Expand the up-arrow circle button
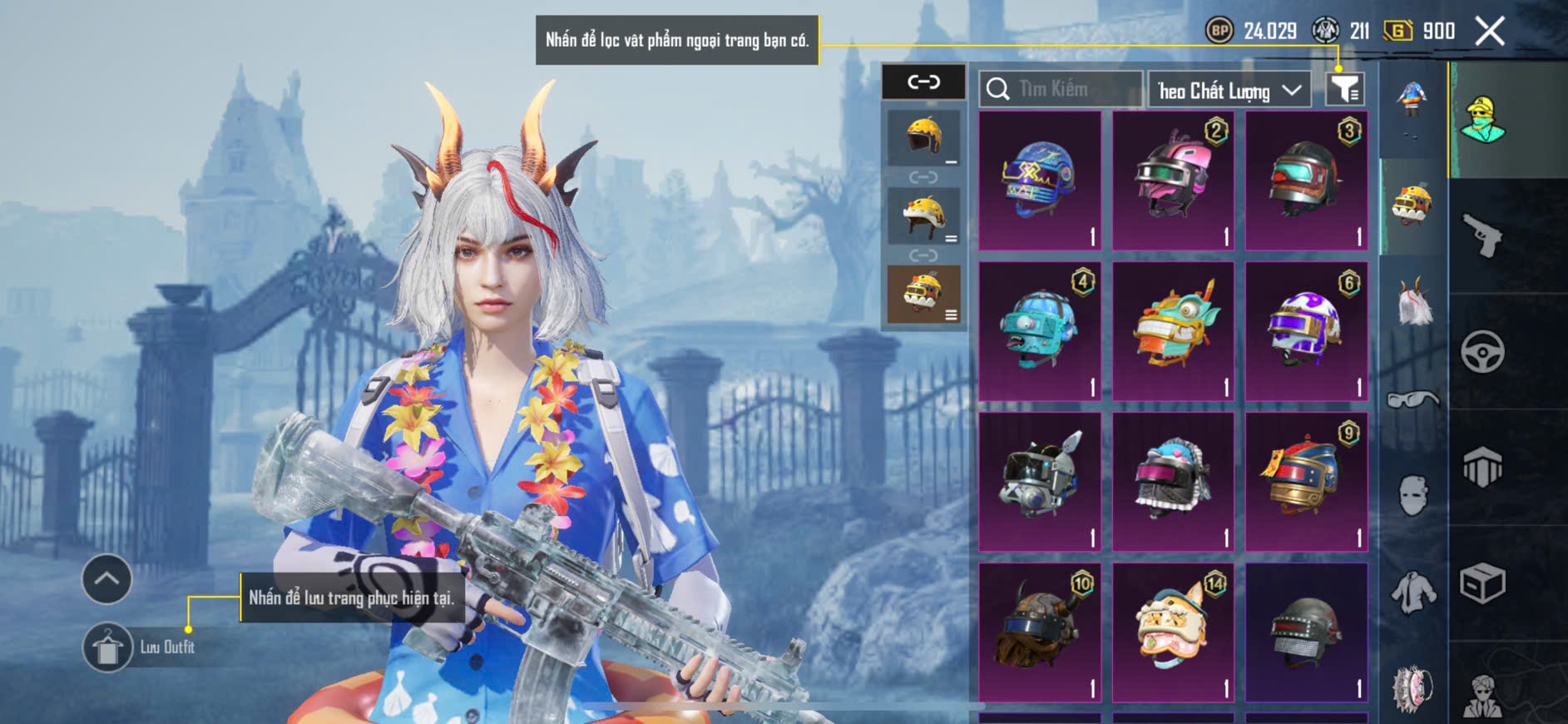This screenshot has width=1568, height=724. pyautogui.click(x=106, y=579)
